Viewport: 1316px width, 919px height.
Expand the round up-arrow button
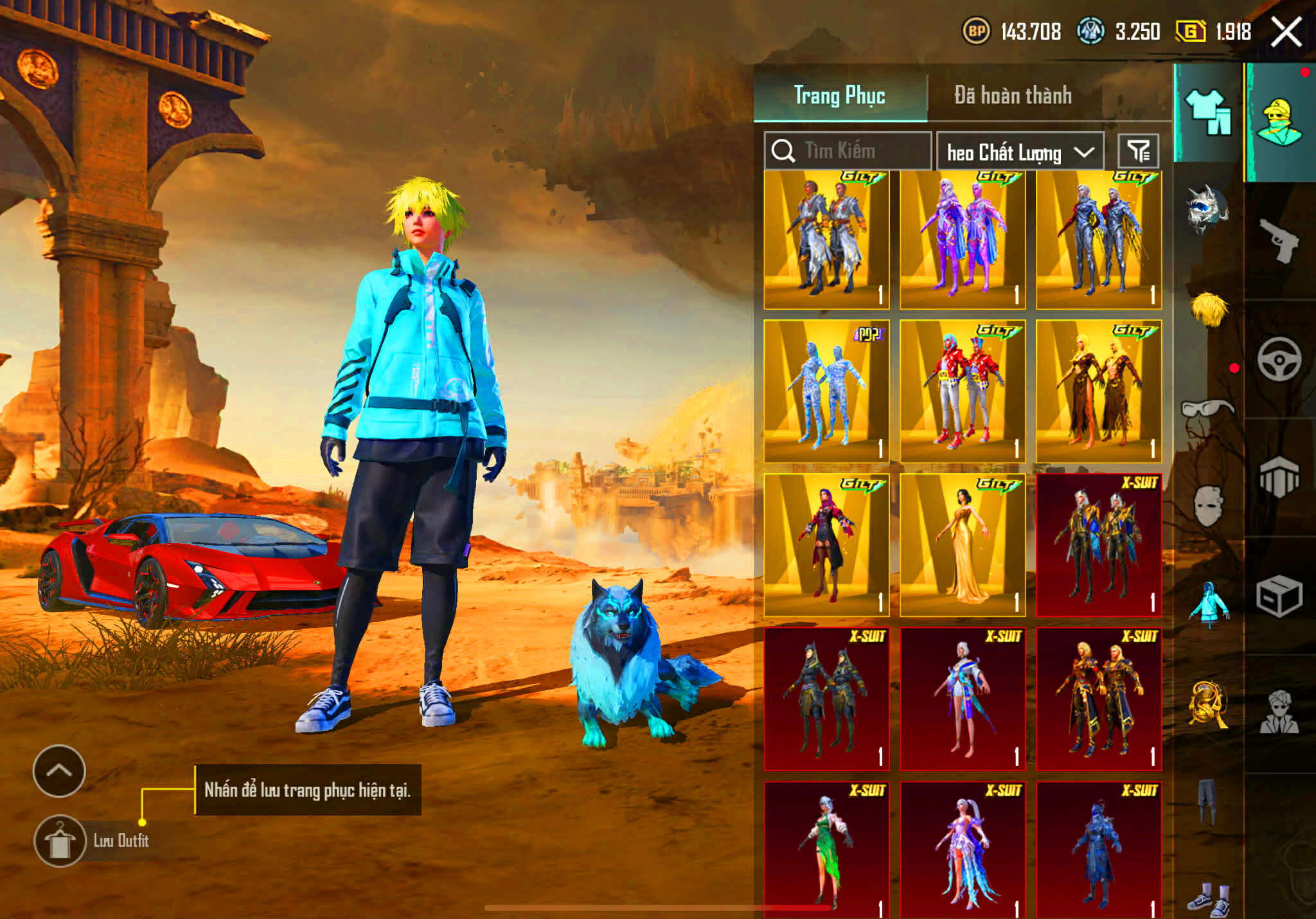click(x=59, y=771)
